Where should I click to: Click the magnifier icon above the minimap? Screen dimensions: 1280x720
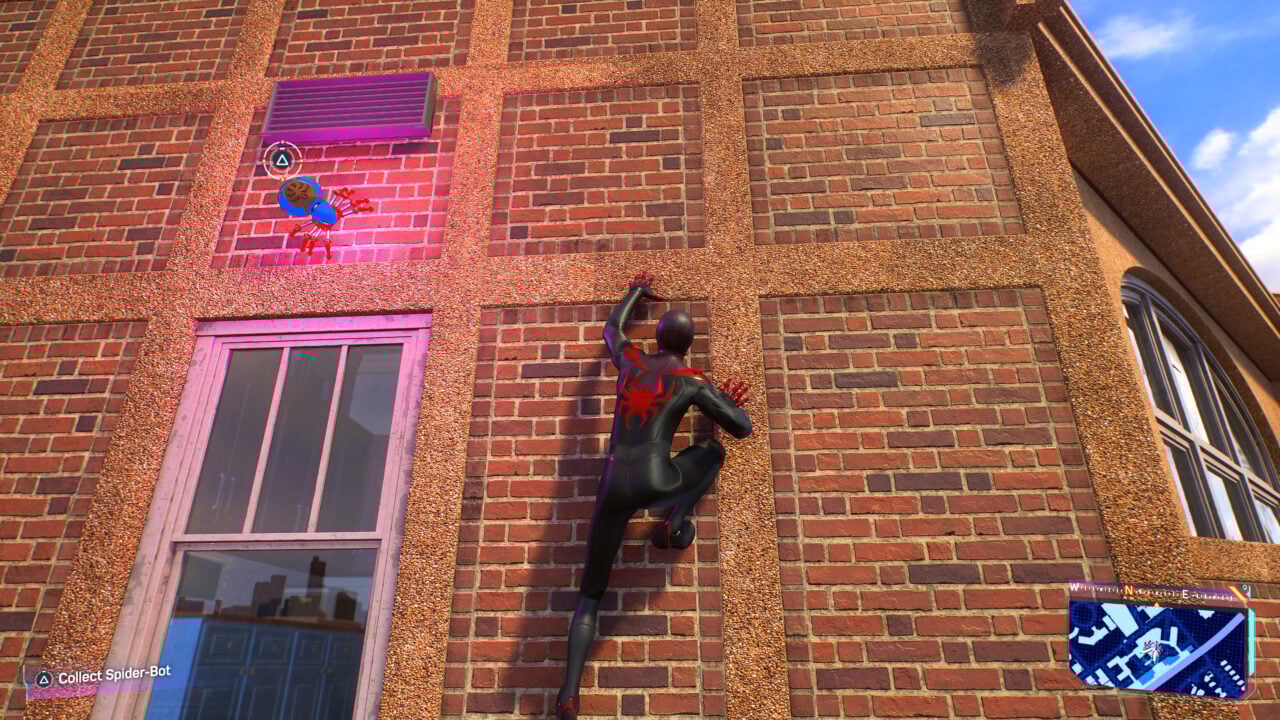[x=1245, y=587]
